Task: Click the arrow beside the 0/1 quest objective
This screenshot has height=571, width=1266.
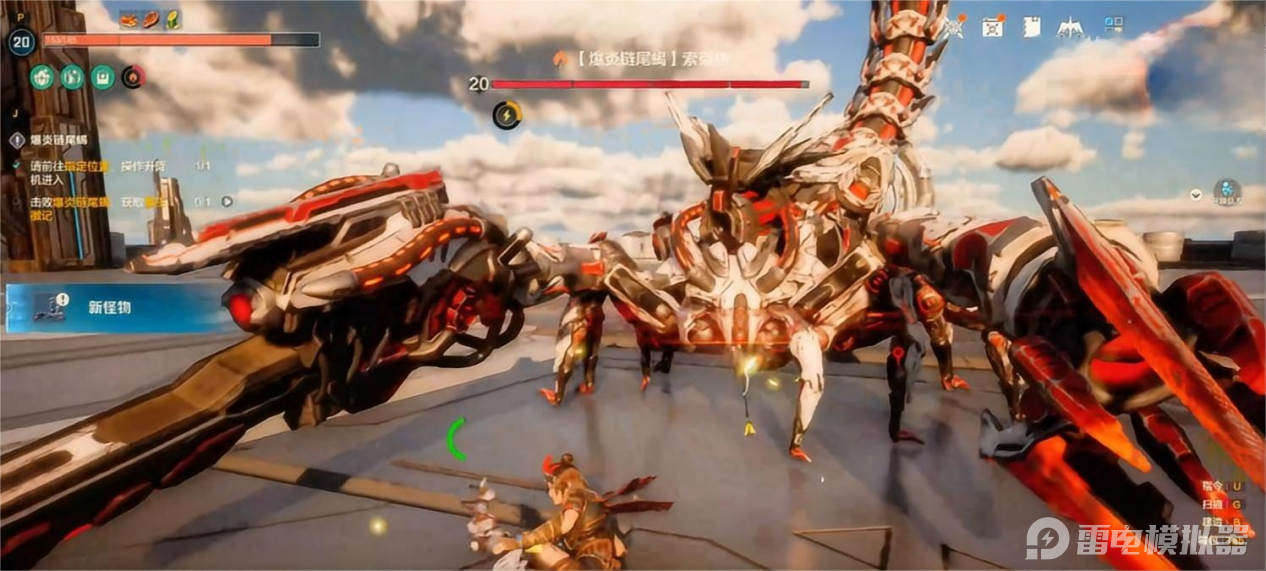Action: [227, 201]
